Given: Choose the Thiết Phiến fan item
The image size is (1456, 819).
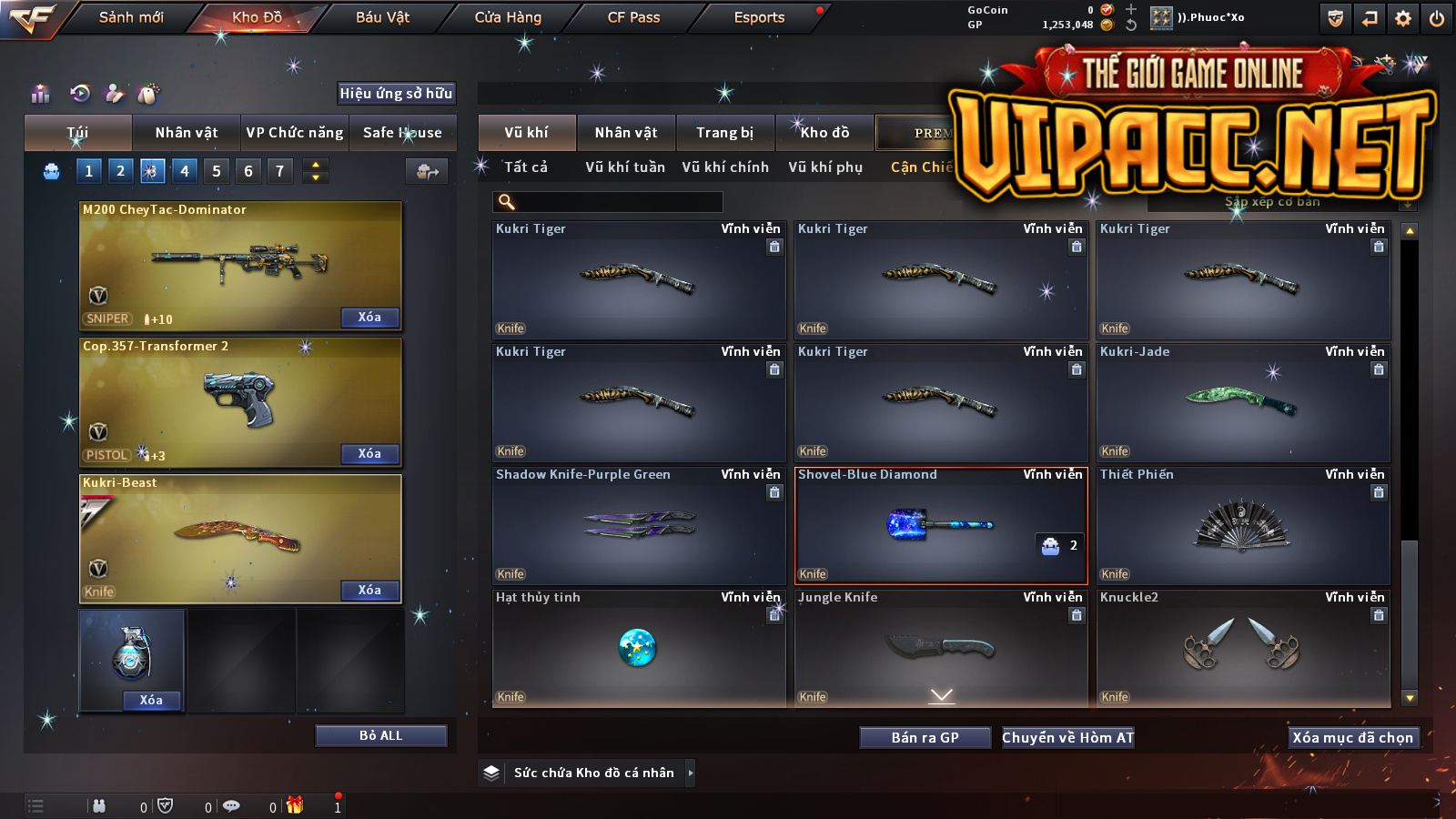Looking at the screenshot, I should click(1243, 526).
